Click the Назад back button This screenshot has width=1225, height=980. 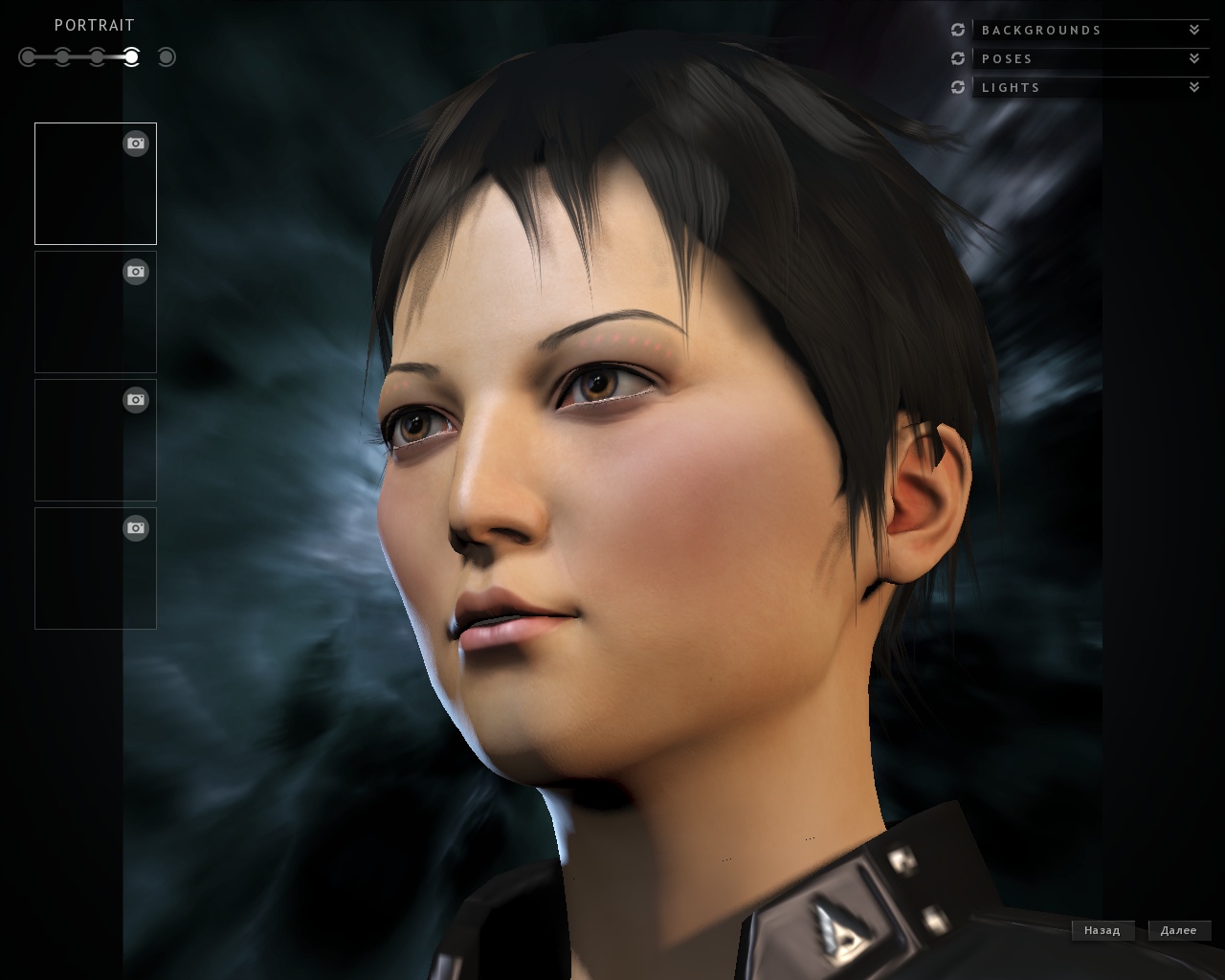(x=1102, y=930)
